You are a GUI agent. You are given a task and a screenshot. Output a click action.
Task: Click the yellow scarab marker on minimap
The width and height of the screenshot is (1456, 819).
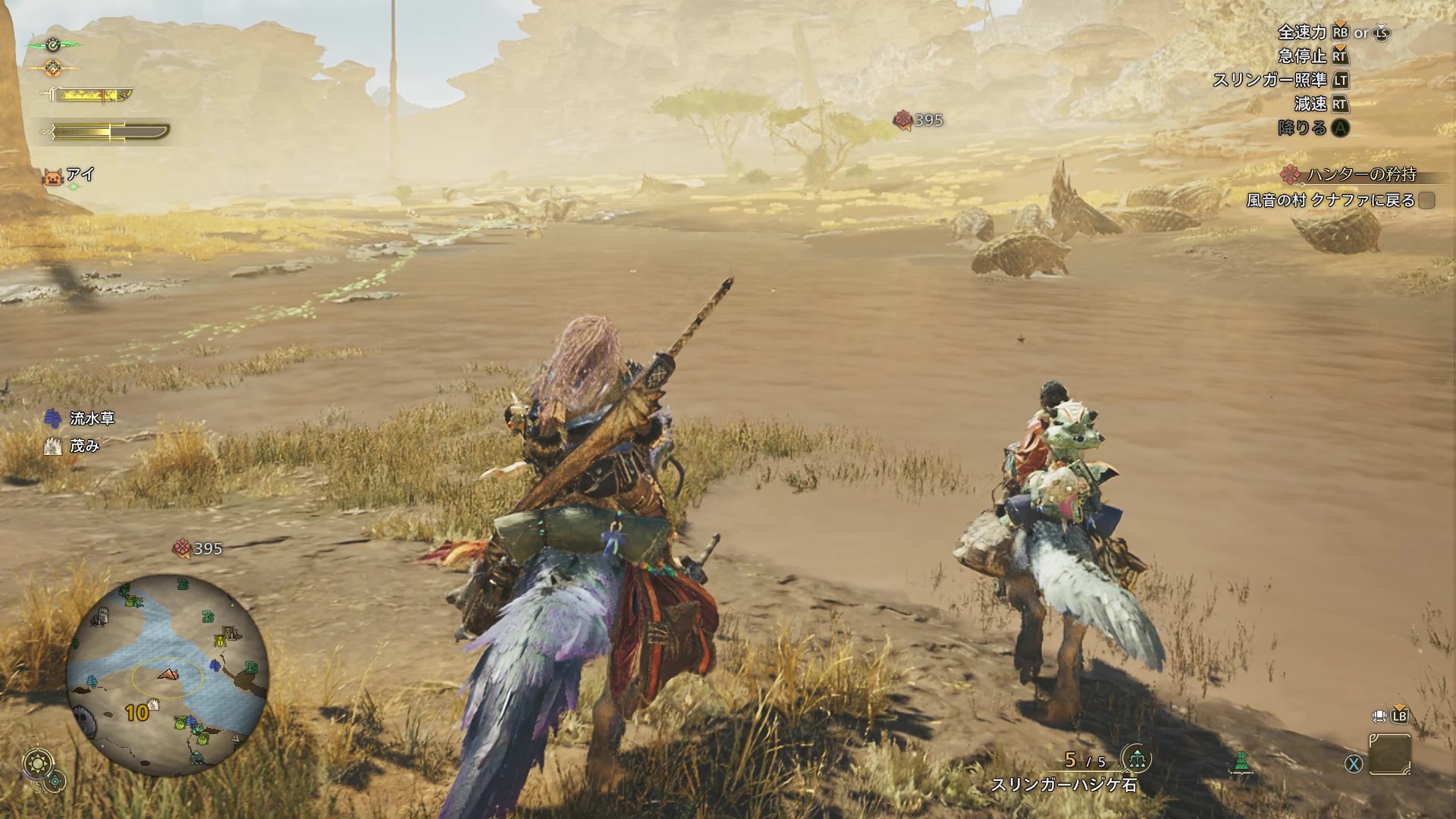(x=221, y=642)
